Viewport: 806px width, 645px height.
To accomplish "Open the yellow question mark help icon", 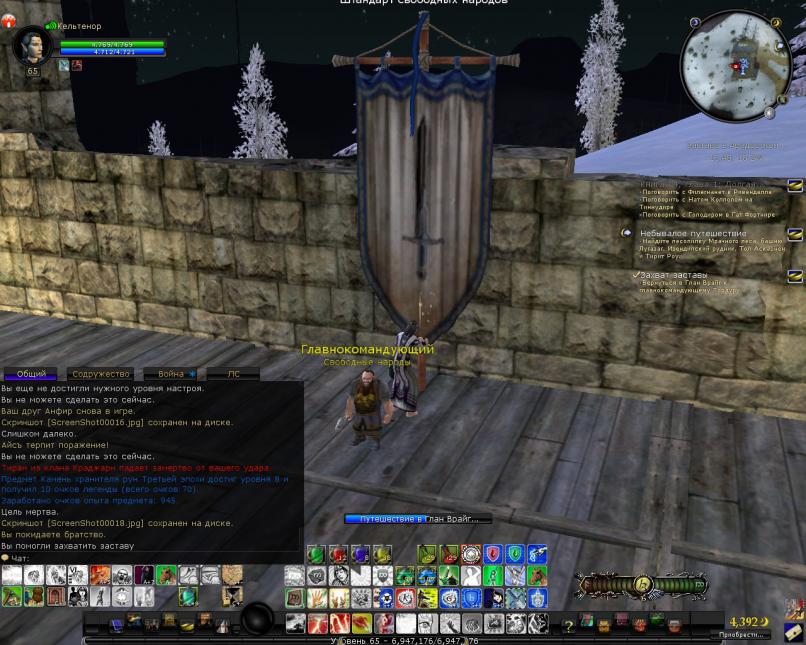I will click(x=569, y=626).
